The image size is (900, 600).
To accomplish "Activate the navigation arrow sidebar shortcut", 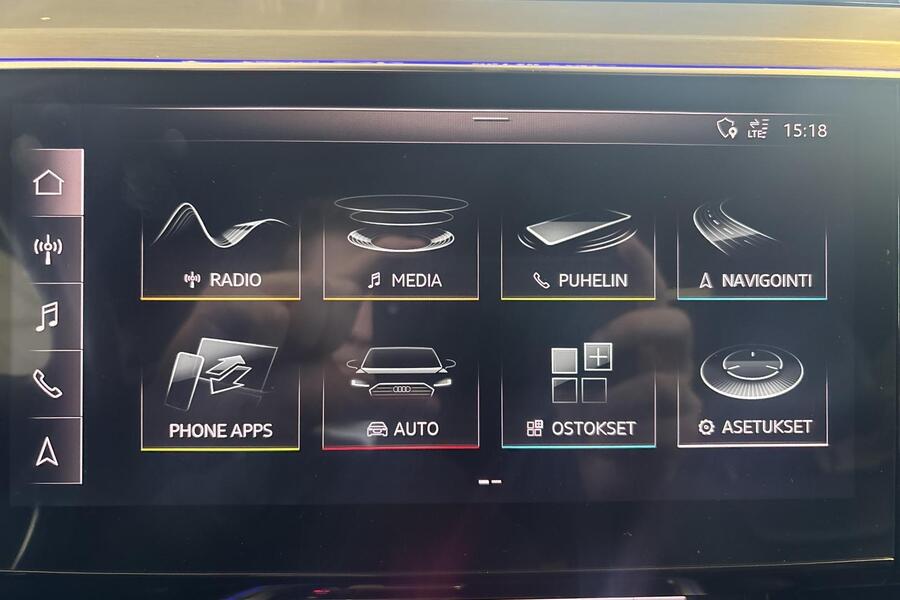I will pos(48,451).
